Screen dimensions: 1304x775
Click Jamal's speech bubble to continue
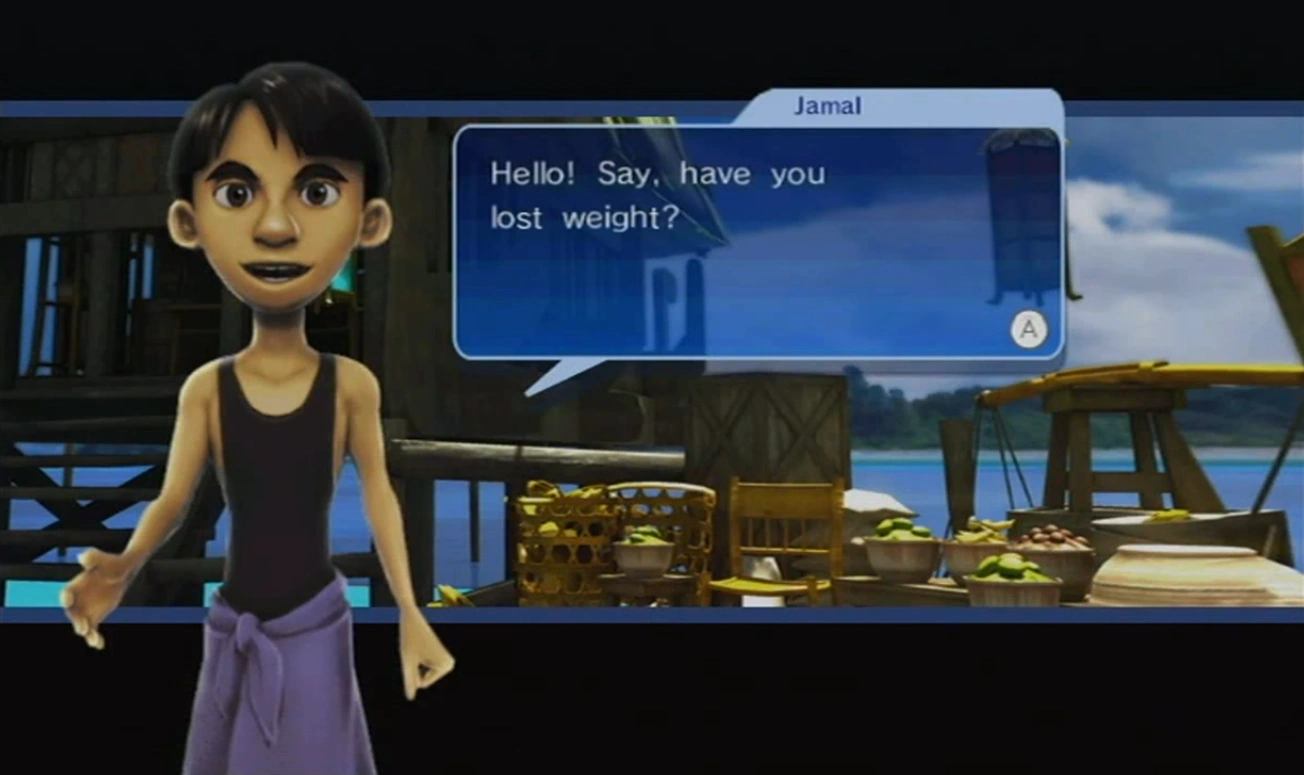click(757, 241)
